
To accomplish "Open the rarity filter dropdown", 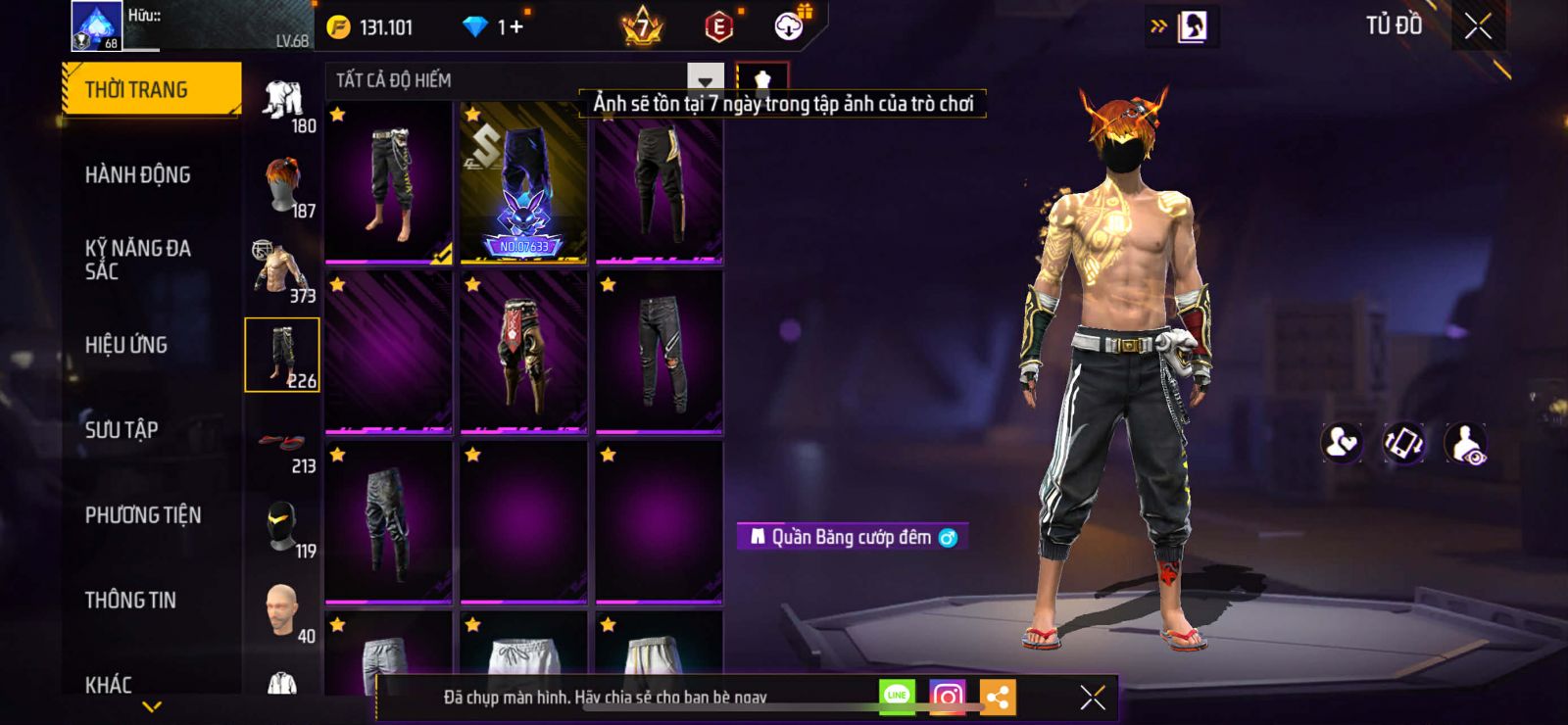I will [x=705, y=80].
